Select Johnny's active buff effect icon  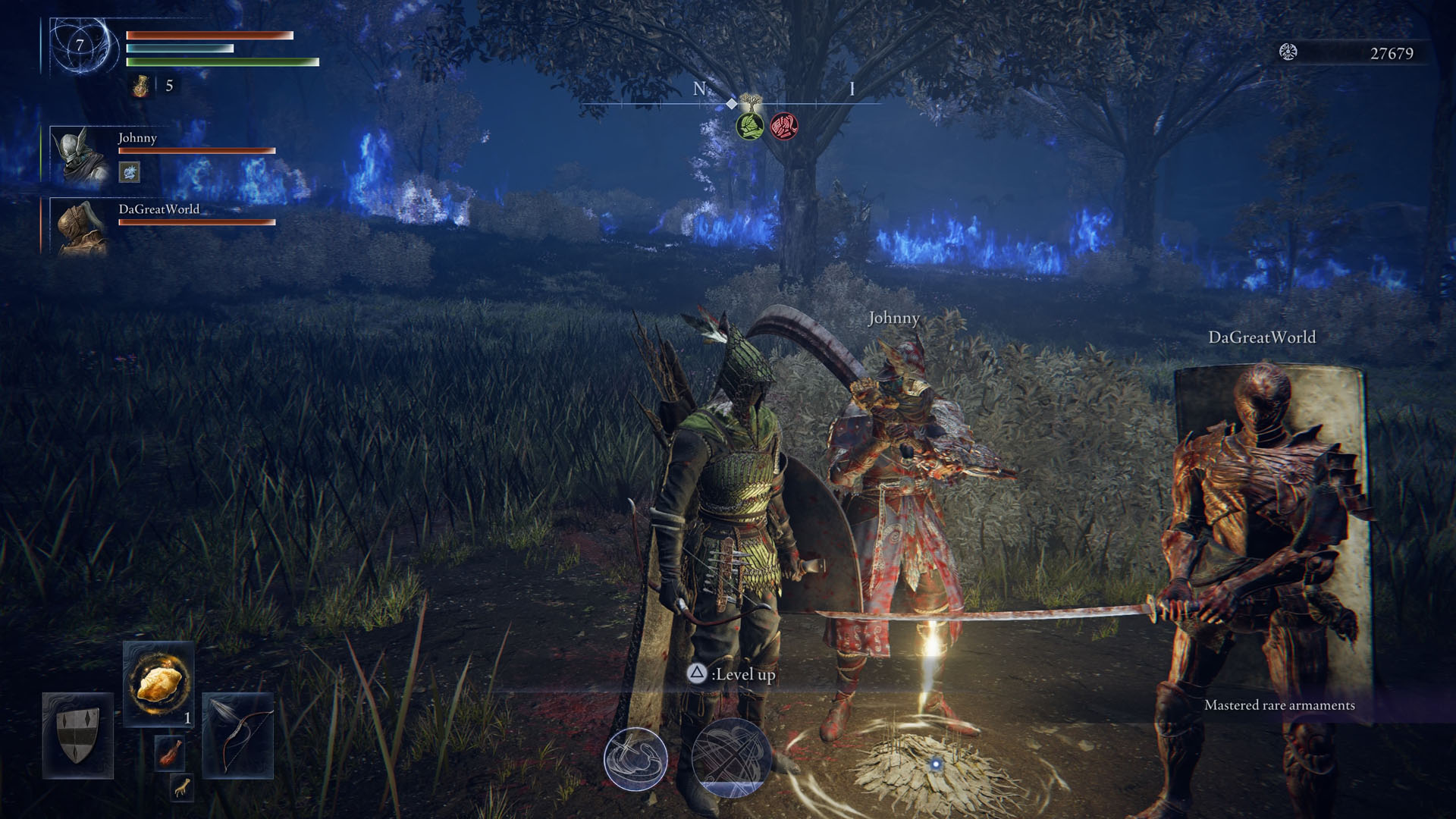[129, 173]
